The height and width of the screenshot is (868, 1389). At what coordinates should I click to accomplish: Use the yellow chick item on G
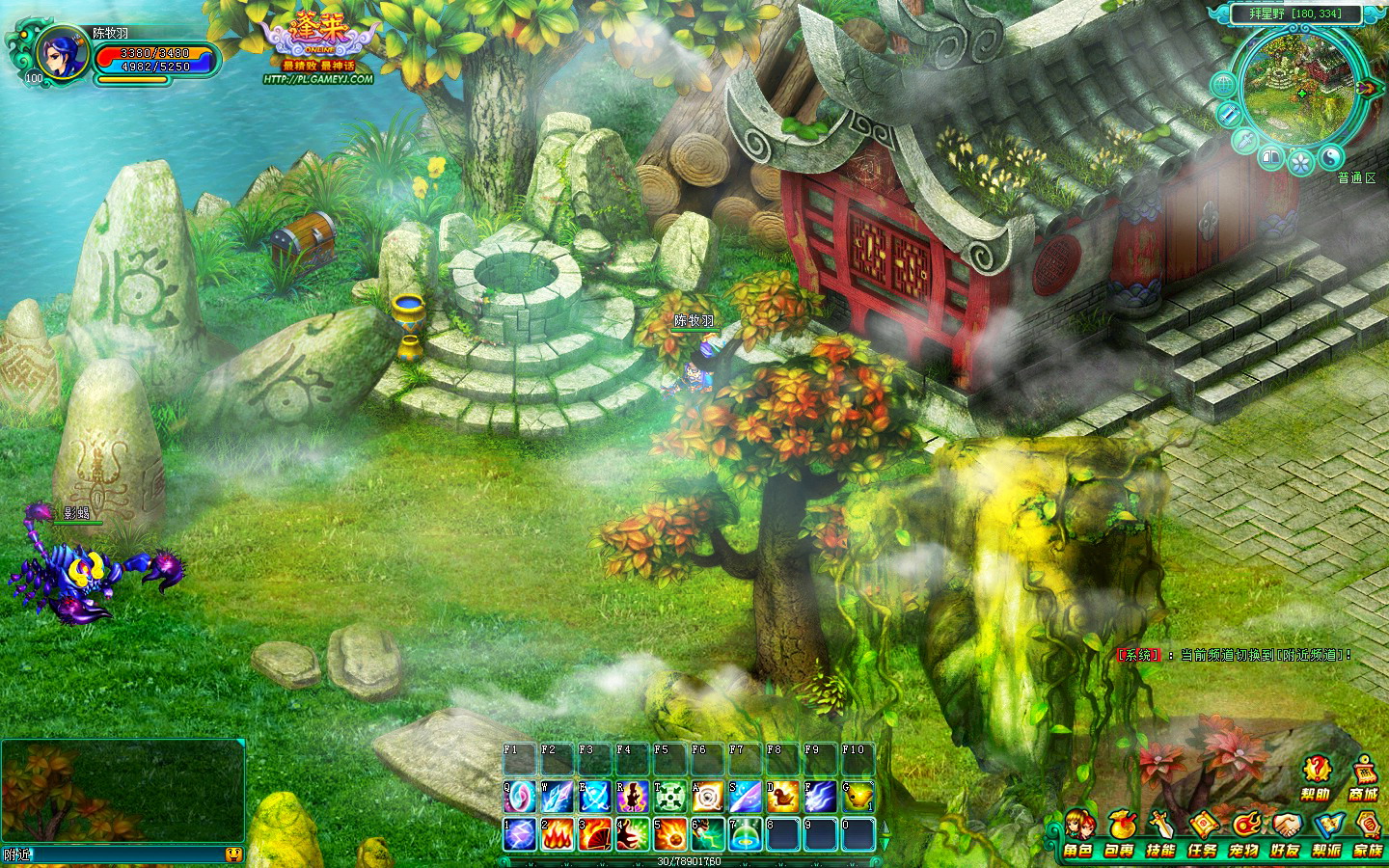tap(858, 797)
